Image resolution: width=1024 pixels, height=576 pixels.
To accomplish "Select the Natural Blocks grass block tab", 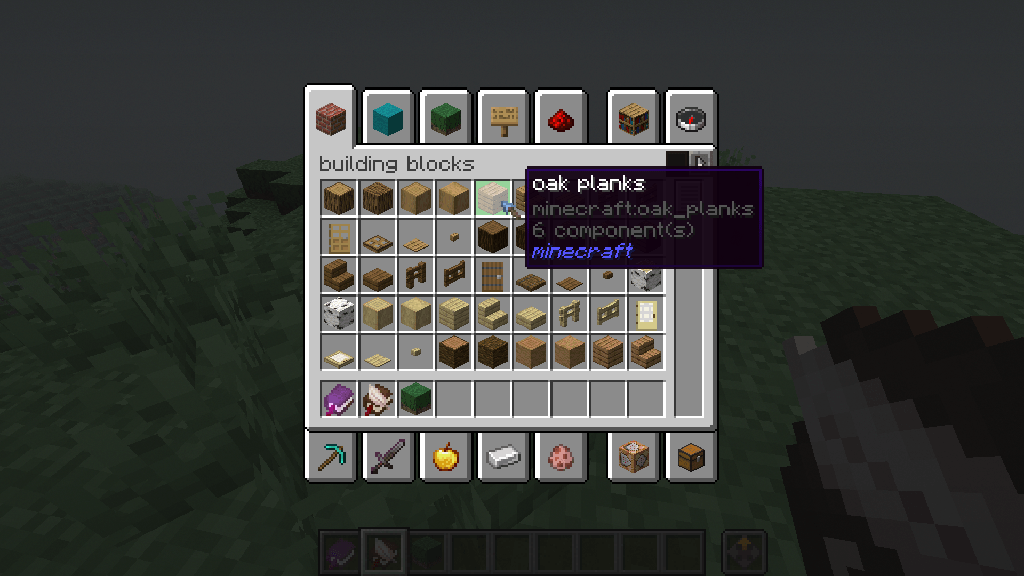I will 444,120.
